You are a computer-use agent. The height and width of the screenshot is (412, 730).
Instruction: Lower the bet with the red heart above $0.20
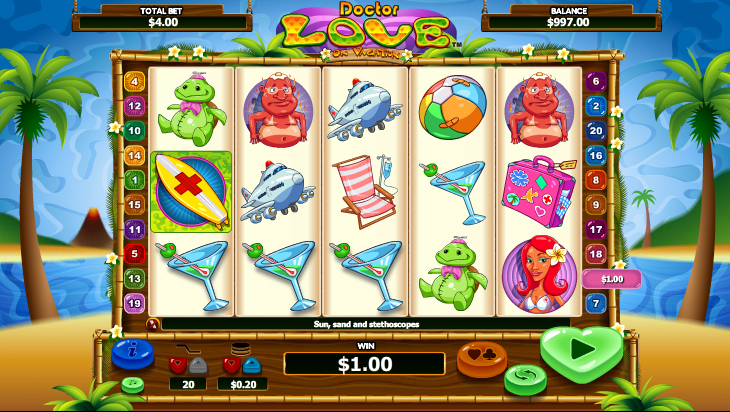(232, 365)
